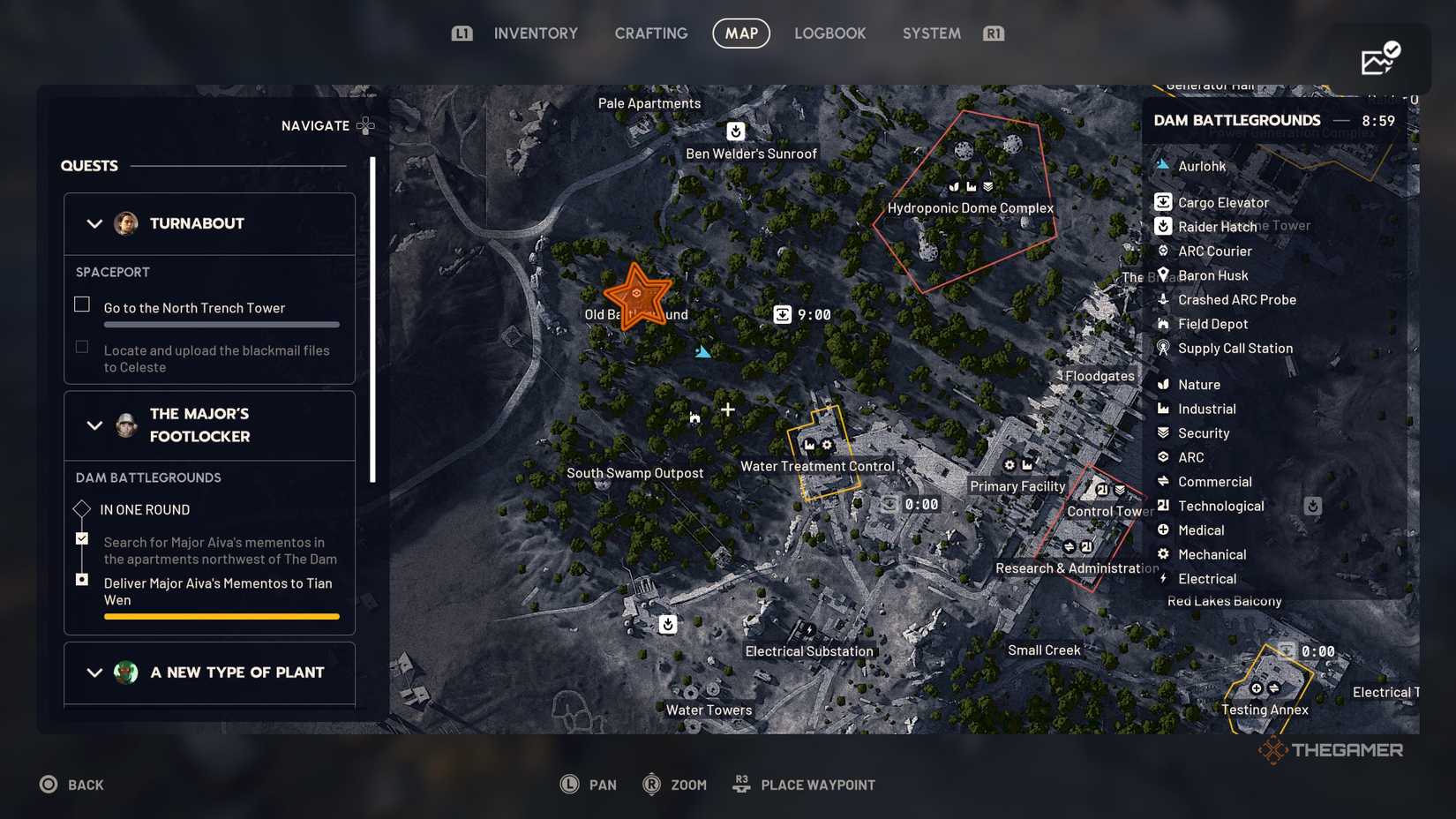Select the Field Depot icon in the legend
The width and height of the screenshot is (1456, 819).
pos(1163,324)
